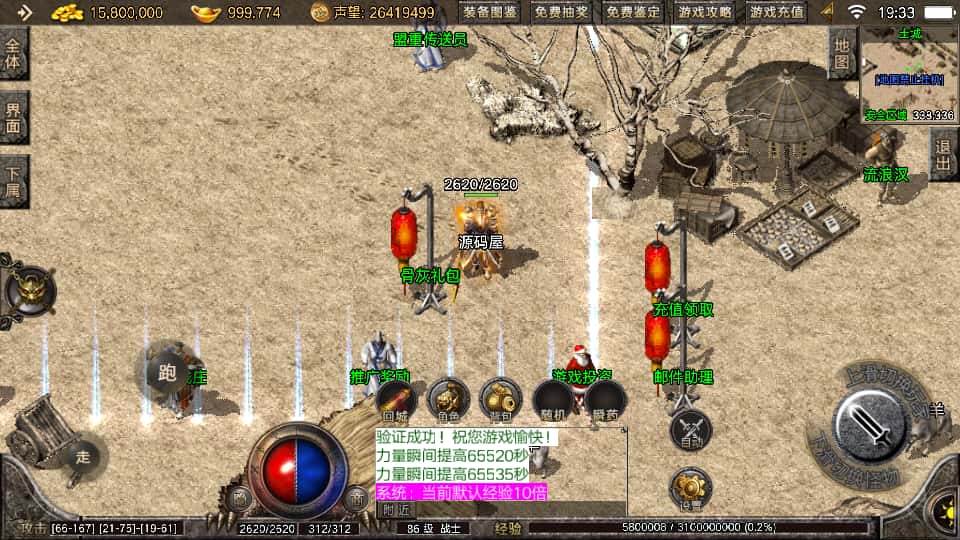Image resolution: width=960 pixels, height=540 pixels.
Task: Activate the 随机 random teleport button
Action: tap(553, 400)
